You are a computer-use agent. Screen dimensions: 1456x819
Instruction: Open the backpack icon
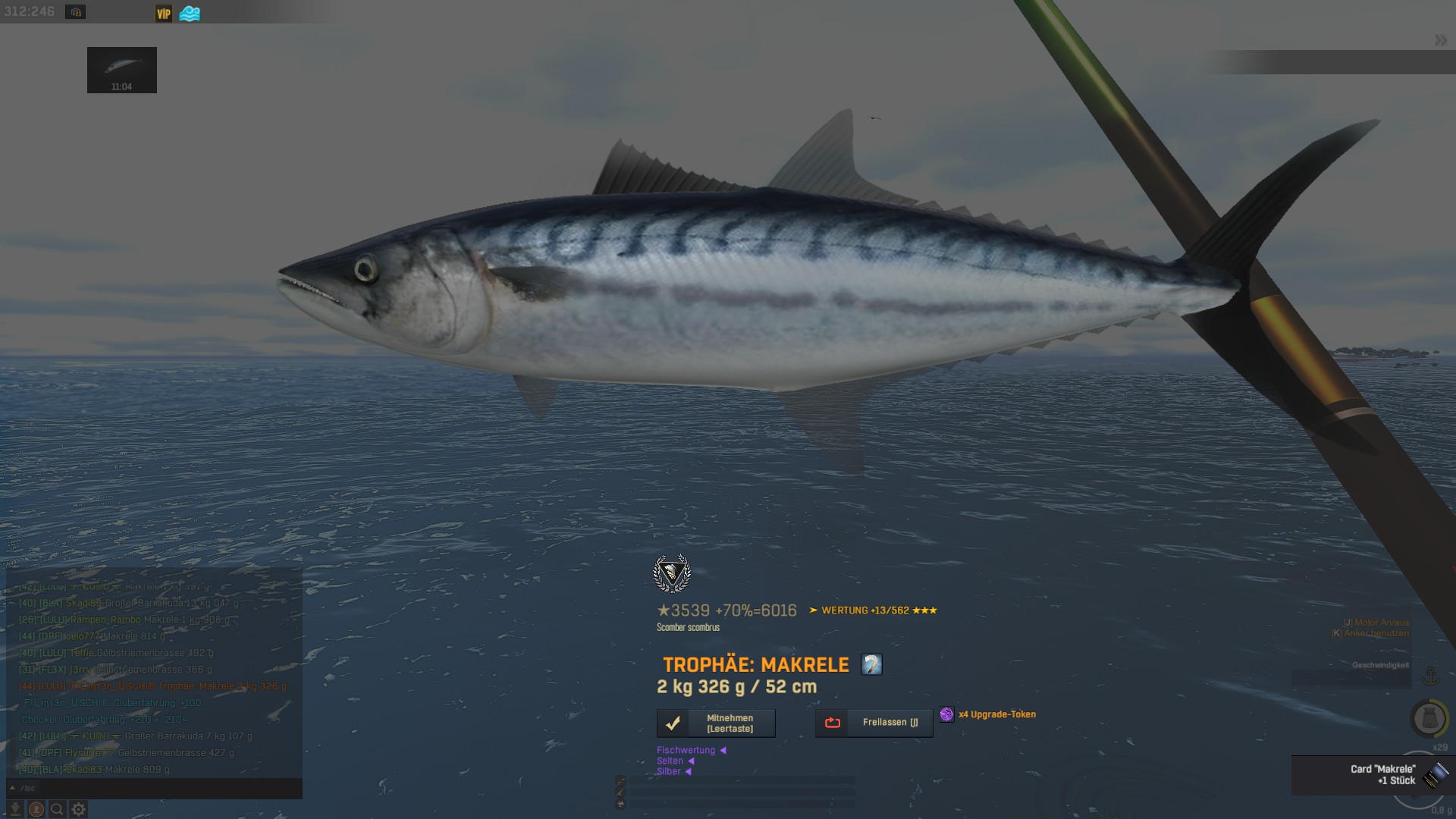click(x=1429, y=718)
